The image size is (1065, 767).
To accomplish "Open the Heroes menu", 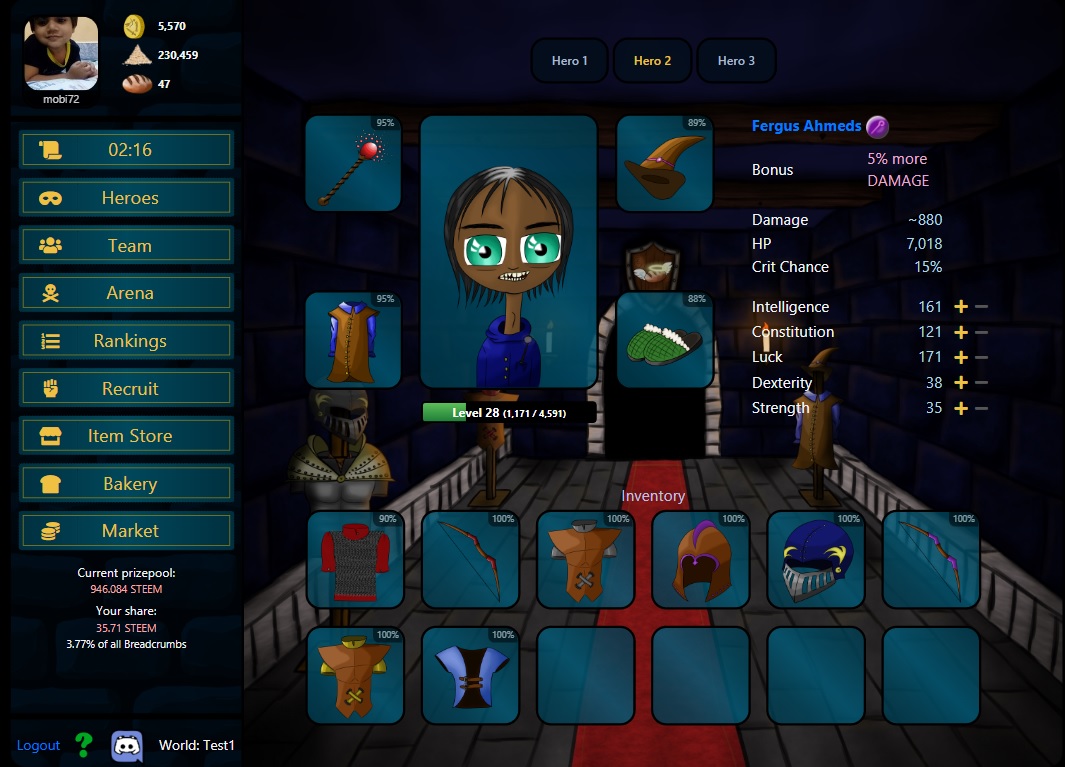I will pos(127,198).
